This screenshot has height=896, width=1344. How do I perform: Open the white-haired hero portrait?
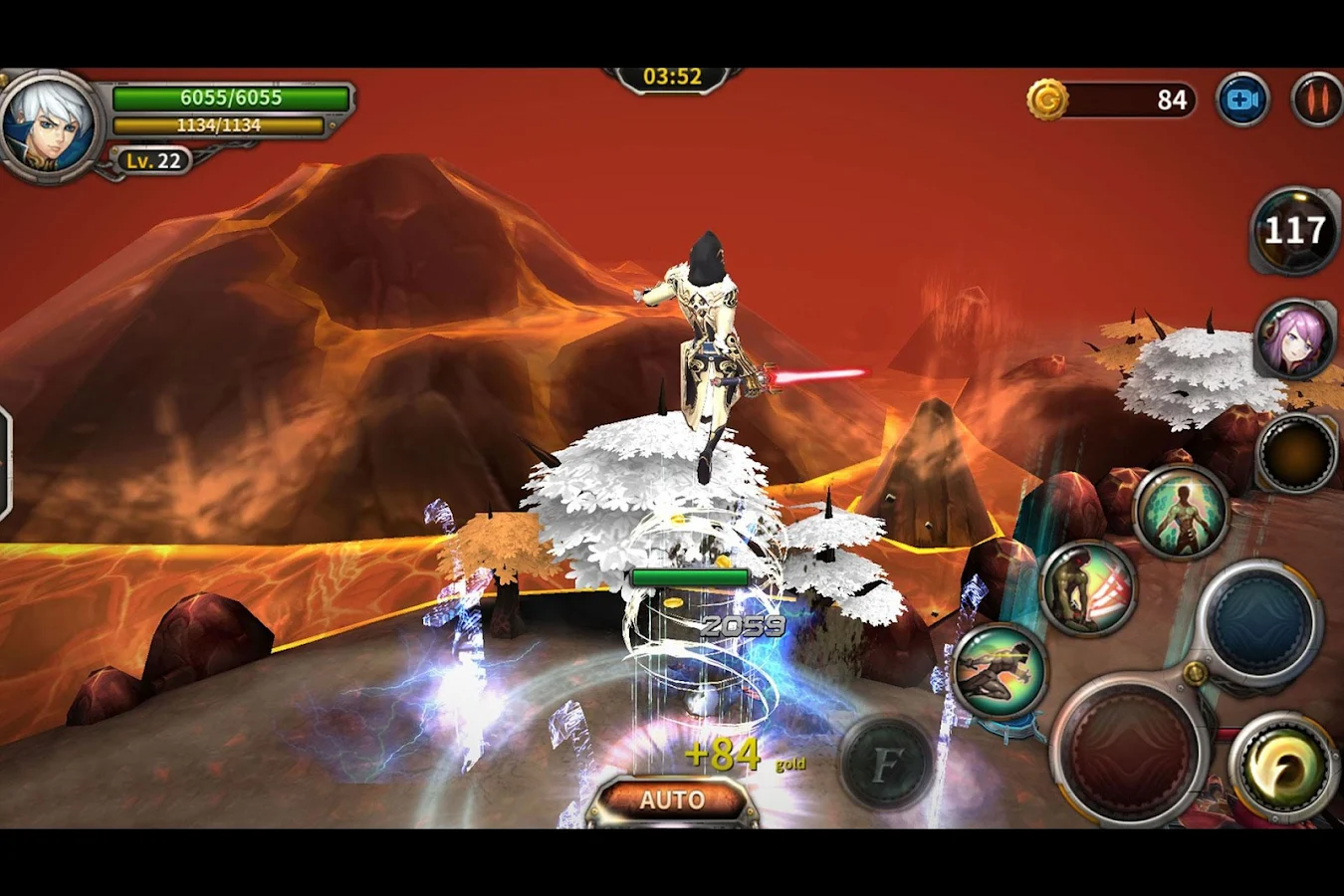pyautogui.click(x=48, y=125)
